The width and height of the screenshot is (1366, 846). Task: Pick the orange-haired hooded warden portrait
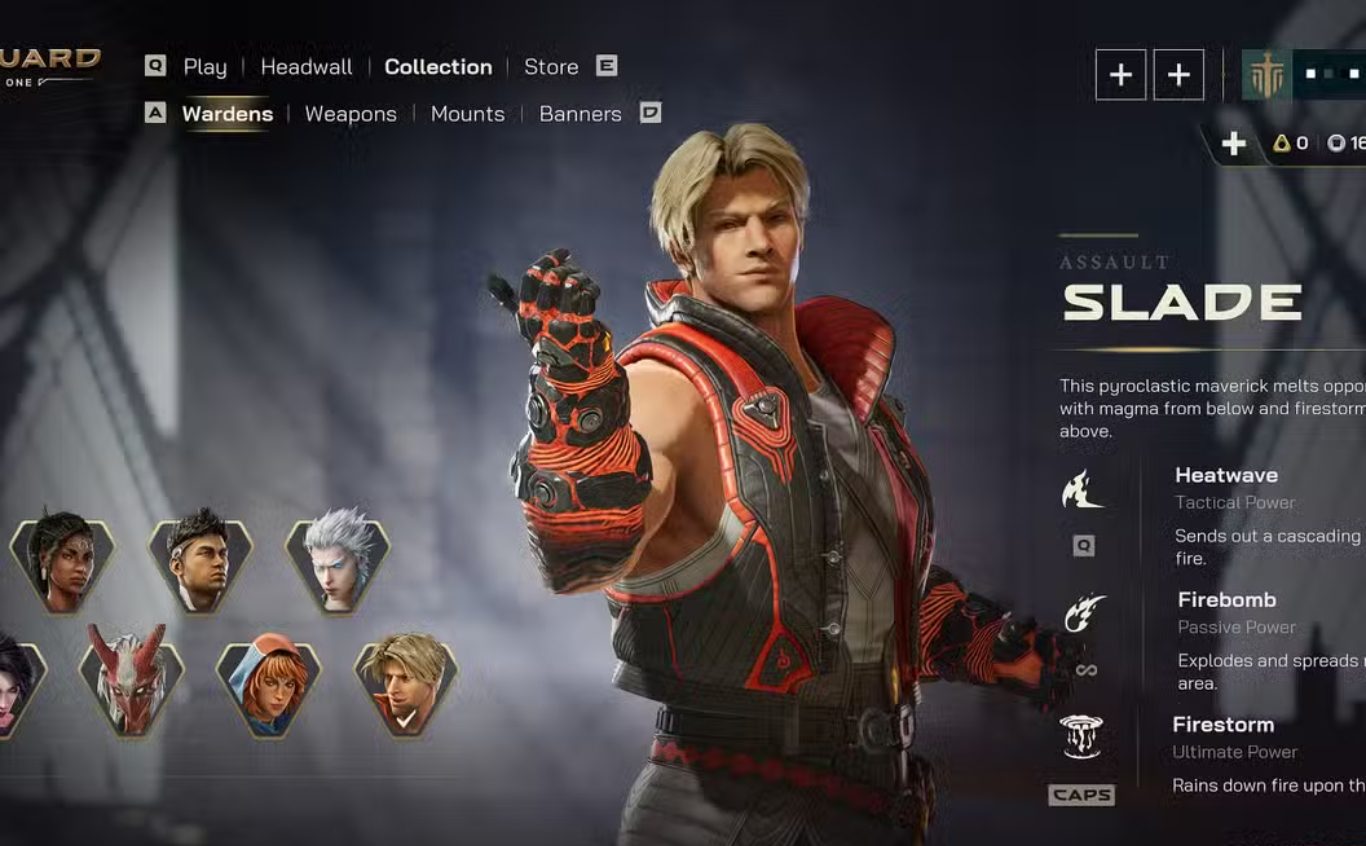click(268, 683)
